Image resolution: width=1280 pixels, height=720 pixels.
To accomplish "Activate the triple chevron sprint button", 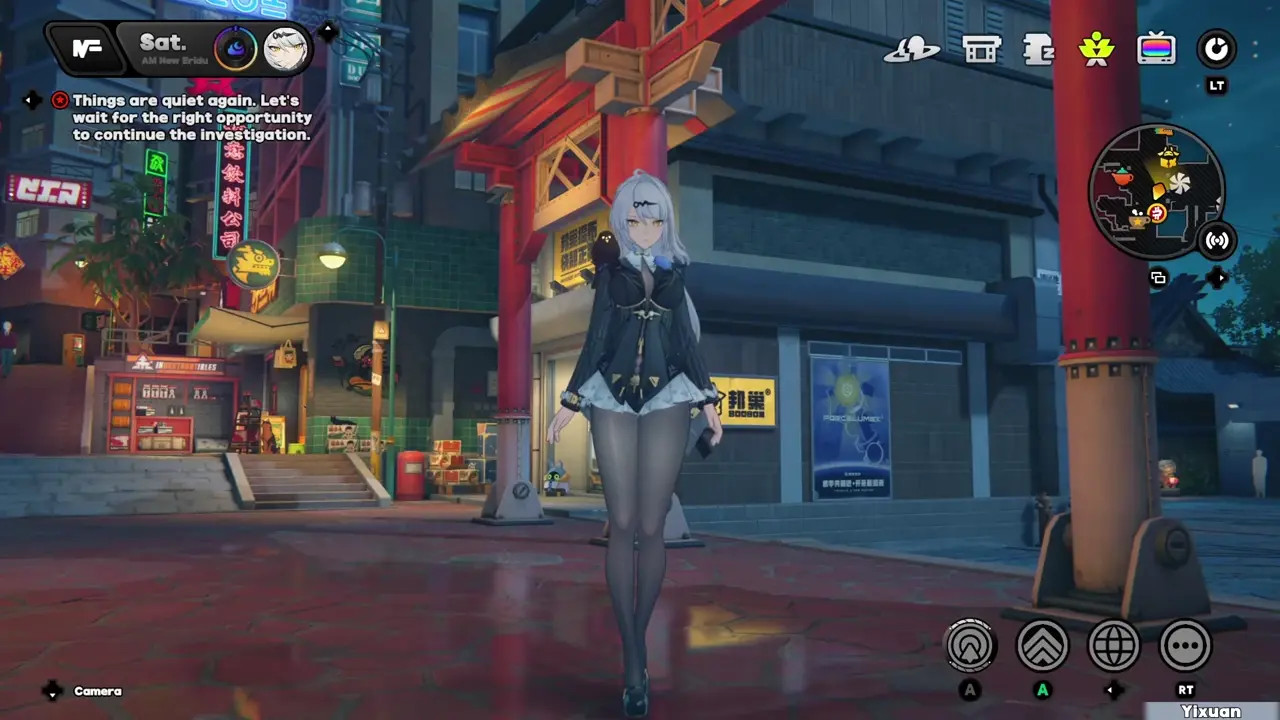I will [x=1042, y=646].
